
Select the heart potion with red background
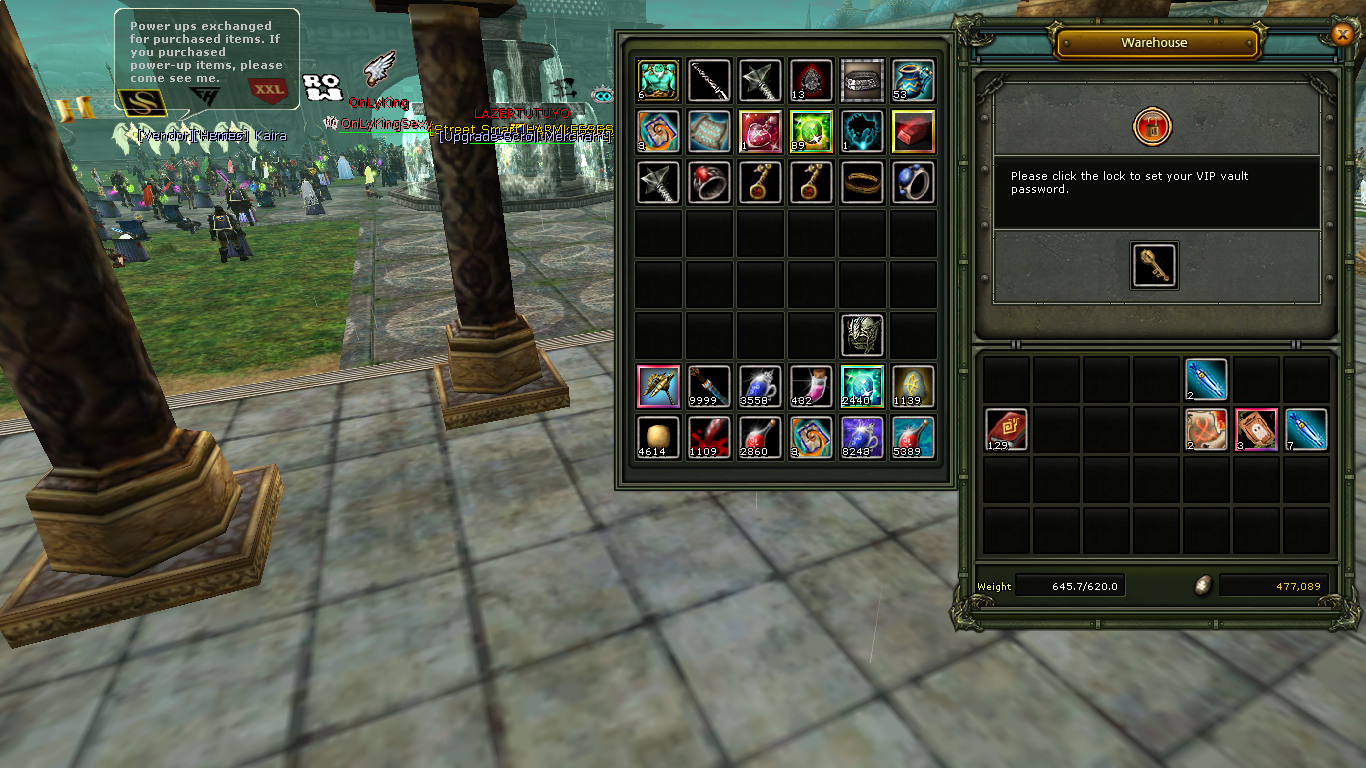[760, 131]
